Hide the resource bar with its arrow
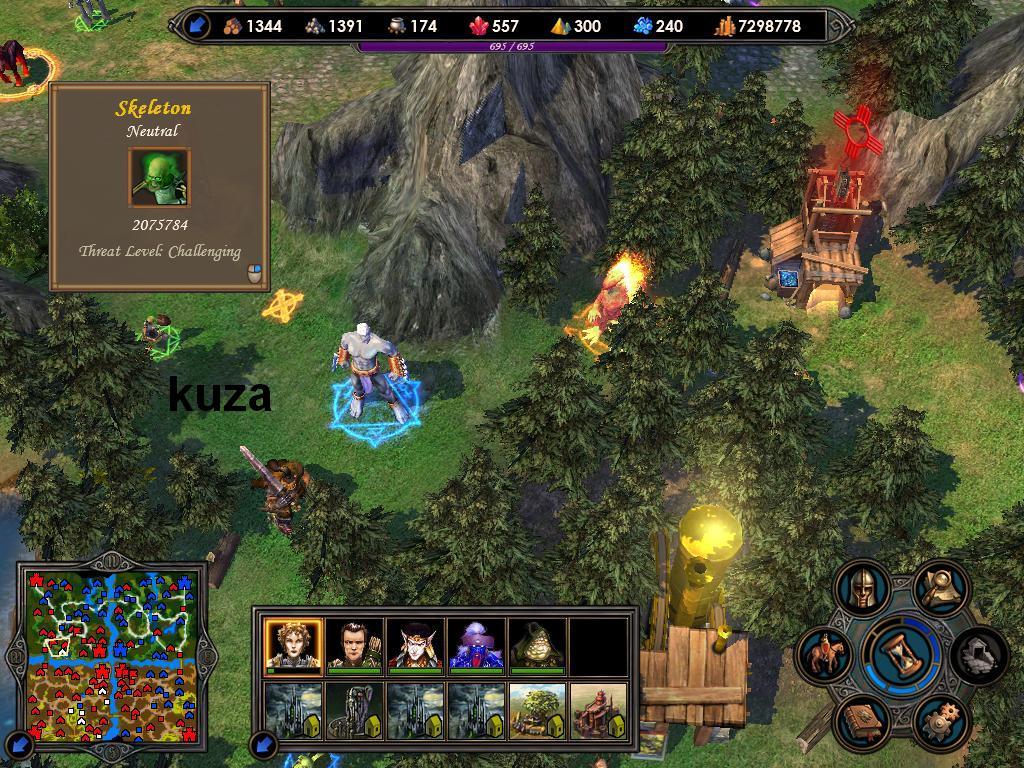This screenshot has width=1024, height=768. coord(197,25)
